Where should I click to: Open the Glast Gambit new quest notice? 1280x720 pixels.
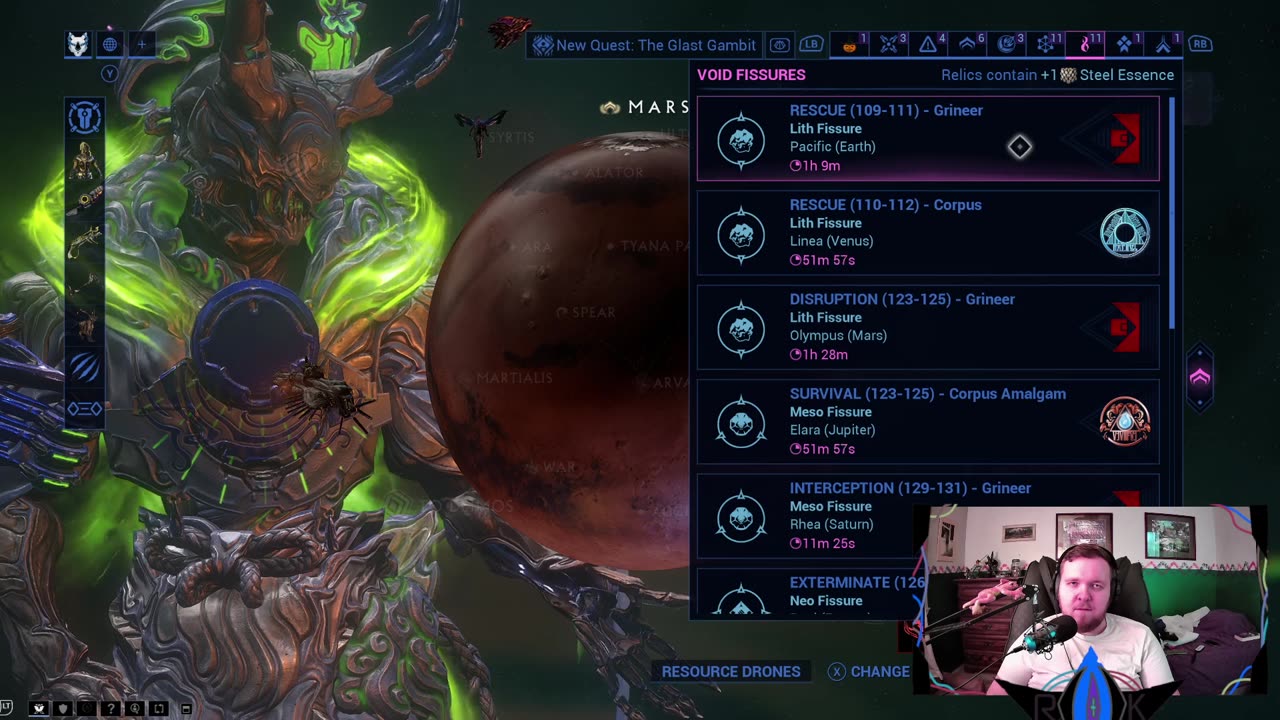click(x=644, y=45)
